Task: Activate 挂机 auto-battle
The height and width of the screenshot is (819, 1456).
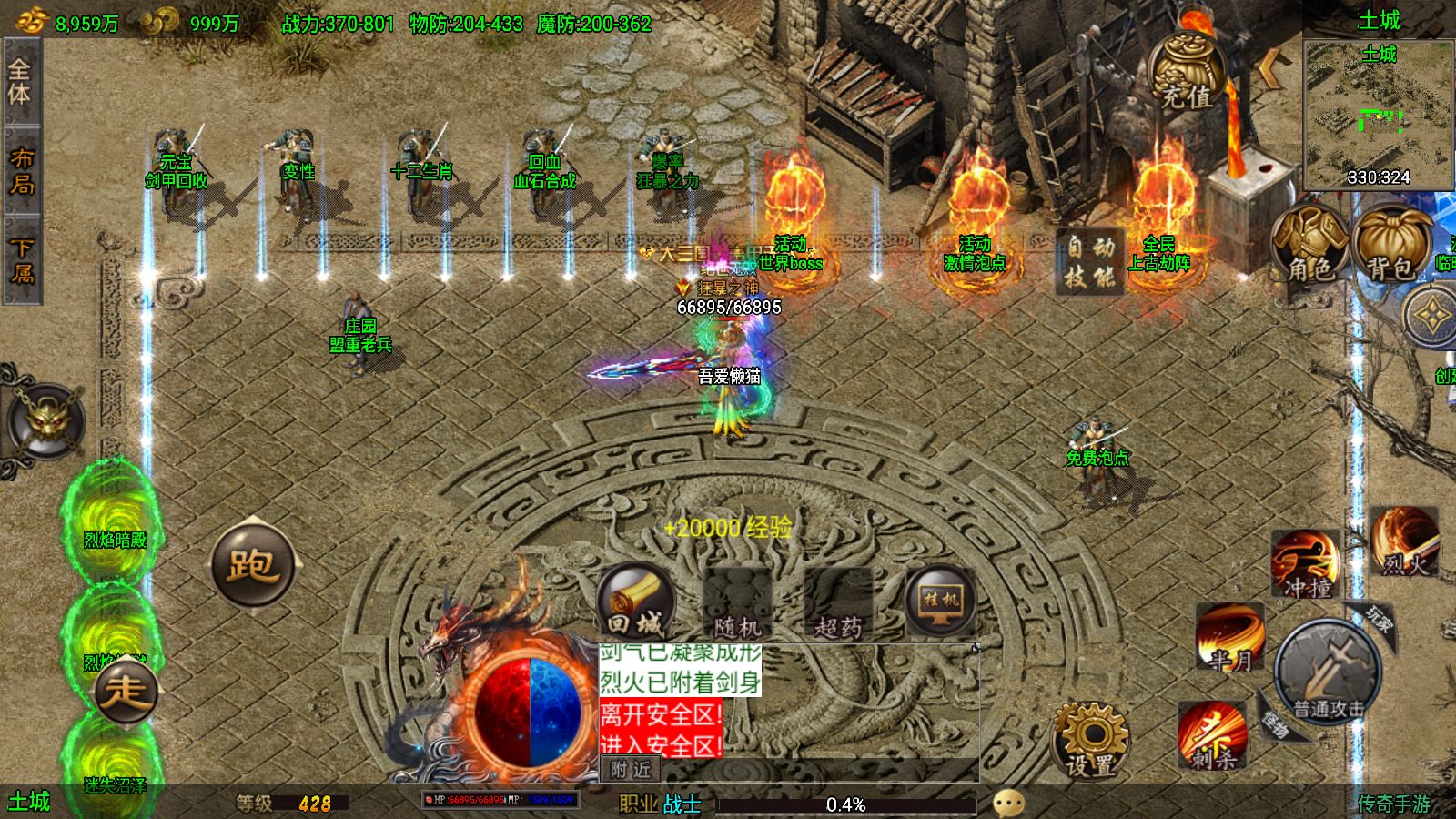Action: (940, 601)
